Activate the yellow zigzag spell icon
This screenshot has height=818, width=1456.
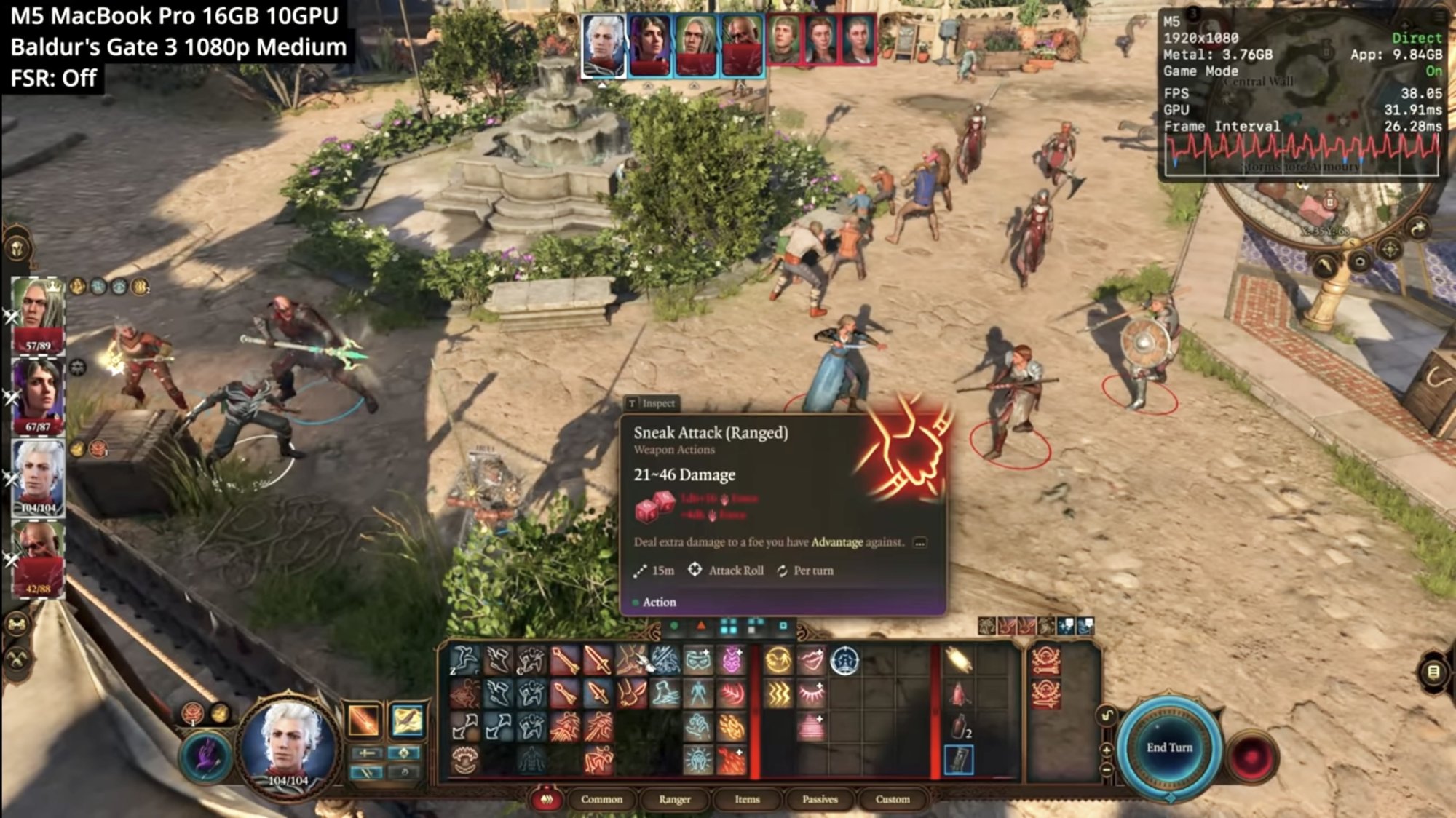pyautogui.click(x=778, y=694)
